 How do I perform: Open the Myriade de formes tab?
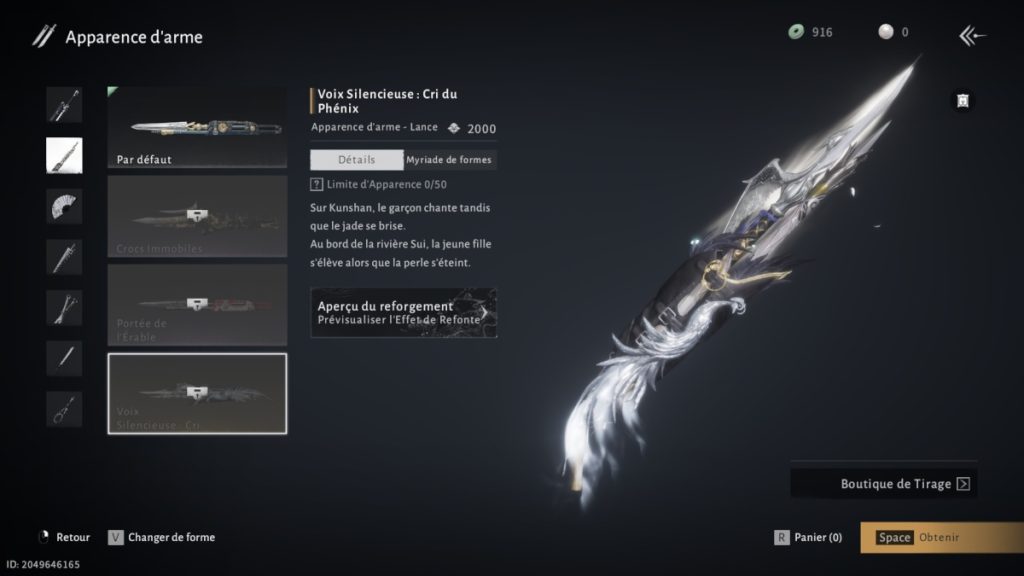point(450,159)
